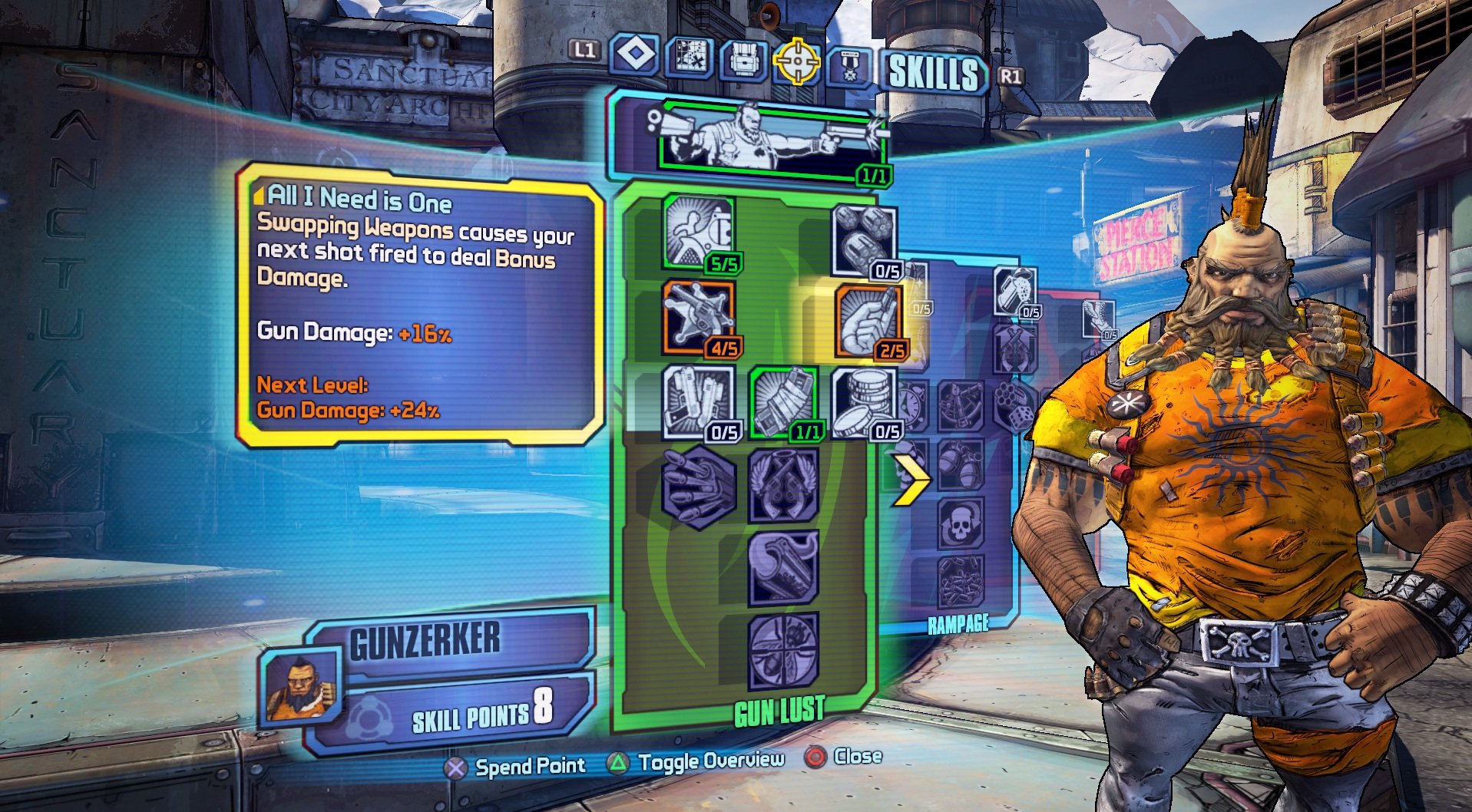Choose the locked hexagon skill with flying bullets
This screenshot has width=1472, height=812.
(698, 487)
